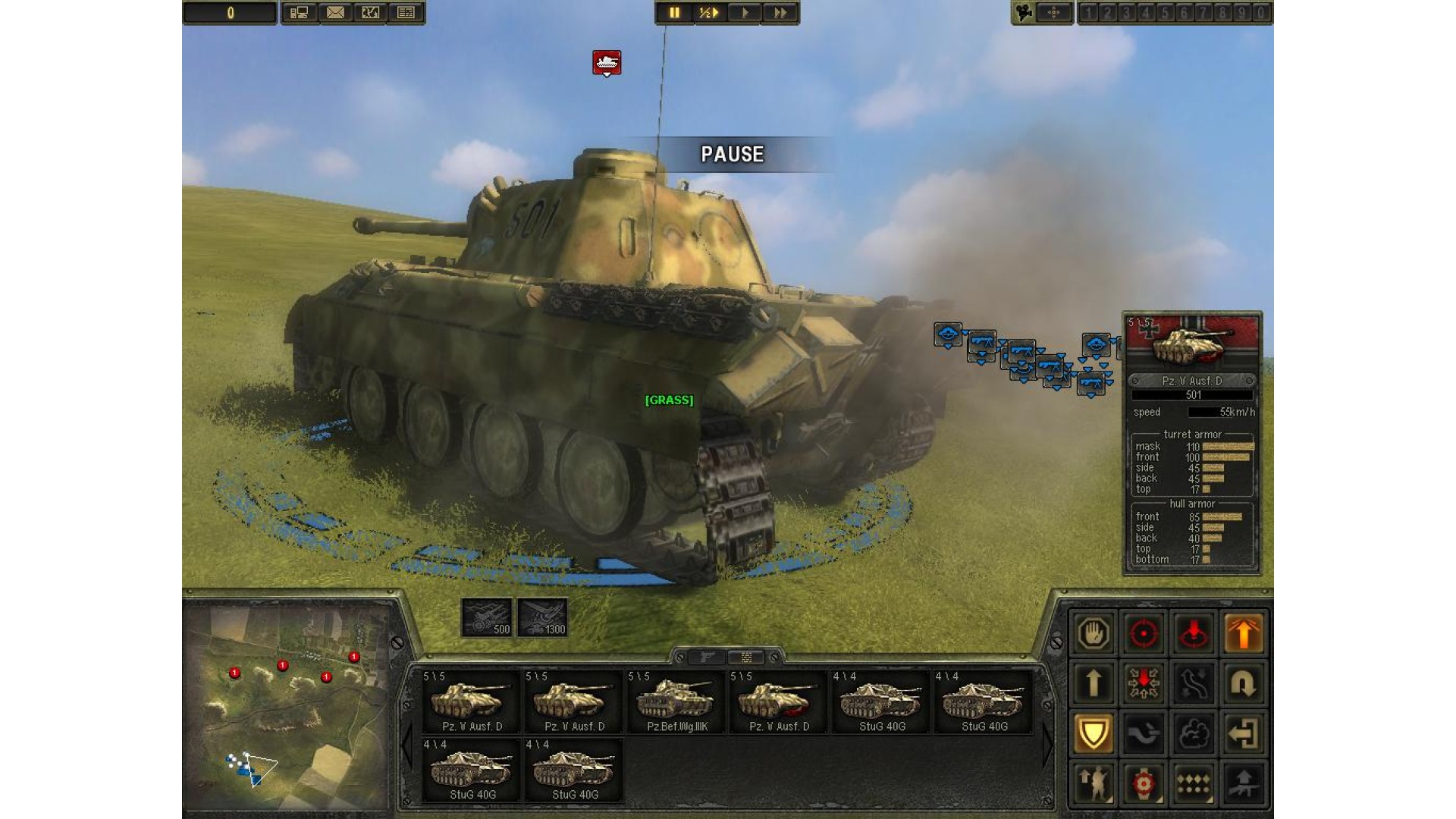Switch to the pistol tab above unit list
Screen dimensions: 1456x819
click(x=707, y=657)
